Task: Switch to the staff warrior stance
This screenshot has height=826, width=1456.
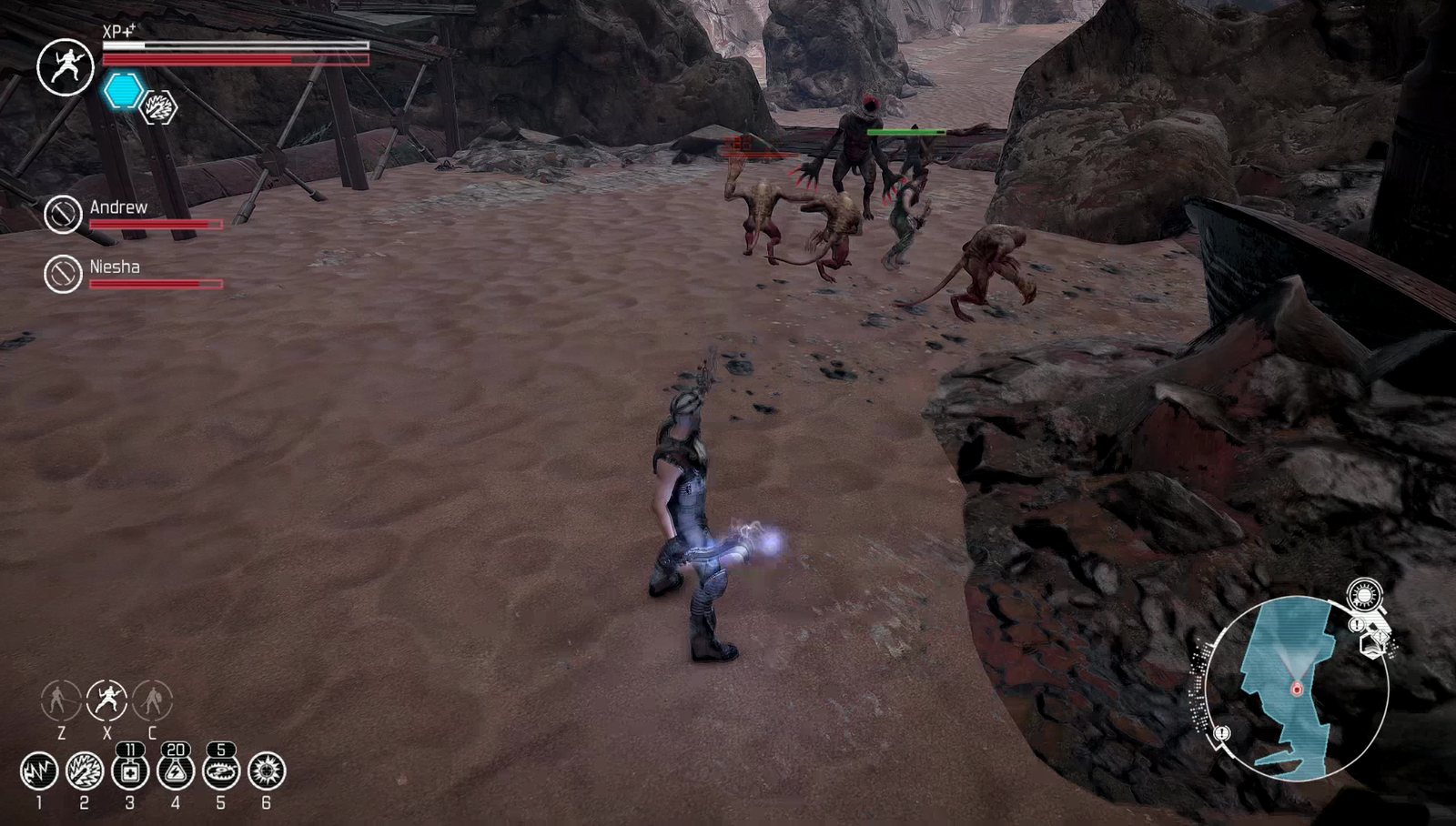Action: click(61, 700)
